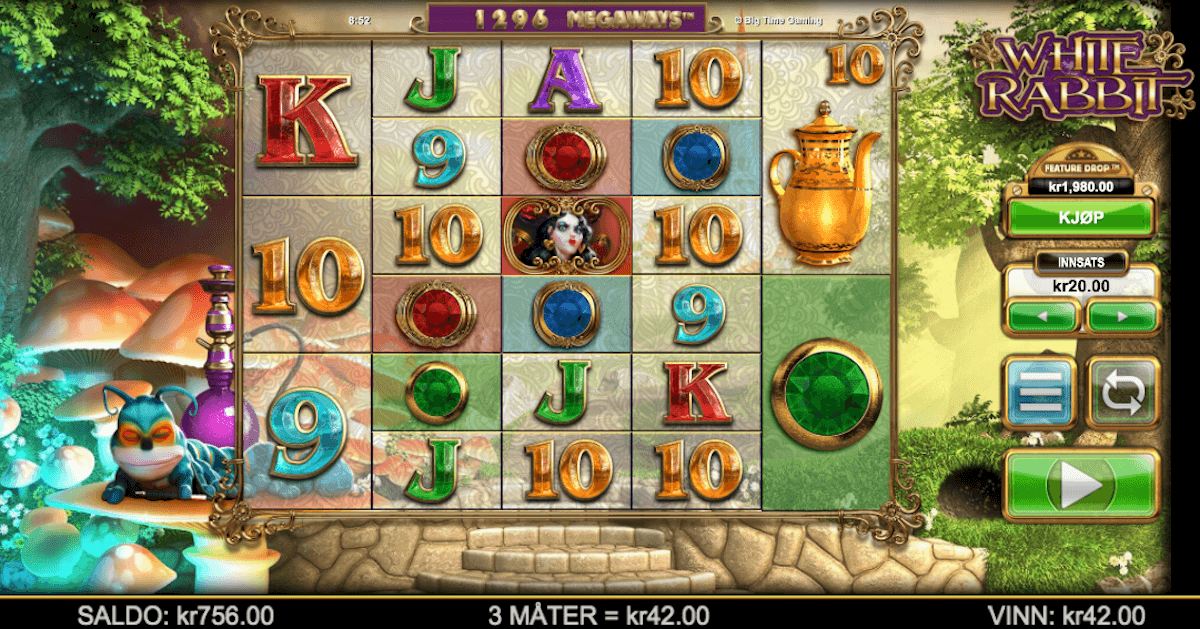The width and height of the screenshot is (1200, 629).
Task: Open the blue three-line game menu
Action: (x=1039, y=392)
